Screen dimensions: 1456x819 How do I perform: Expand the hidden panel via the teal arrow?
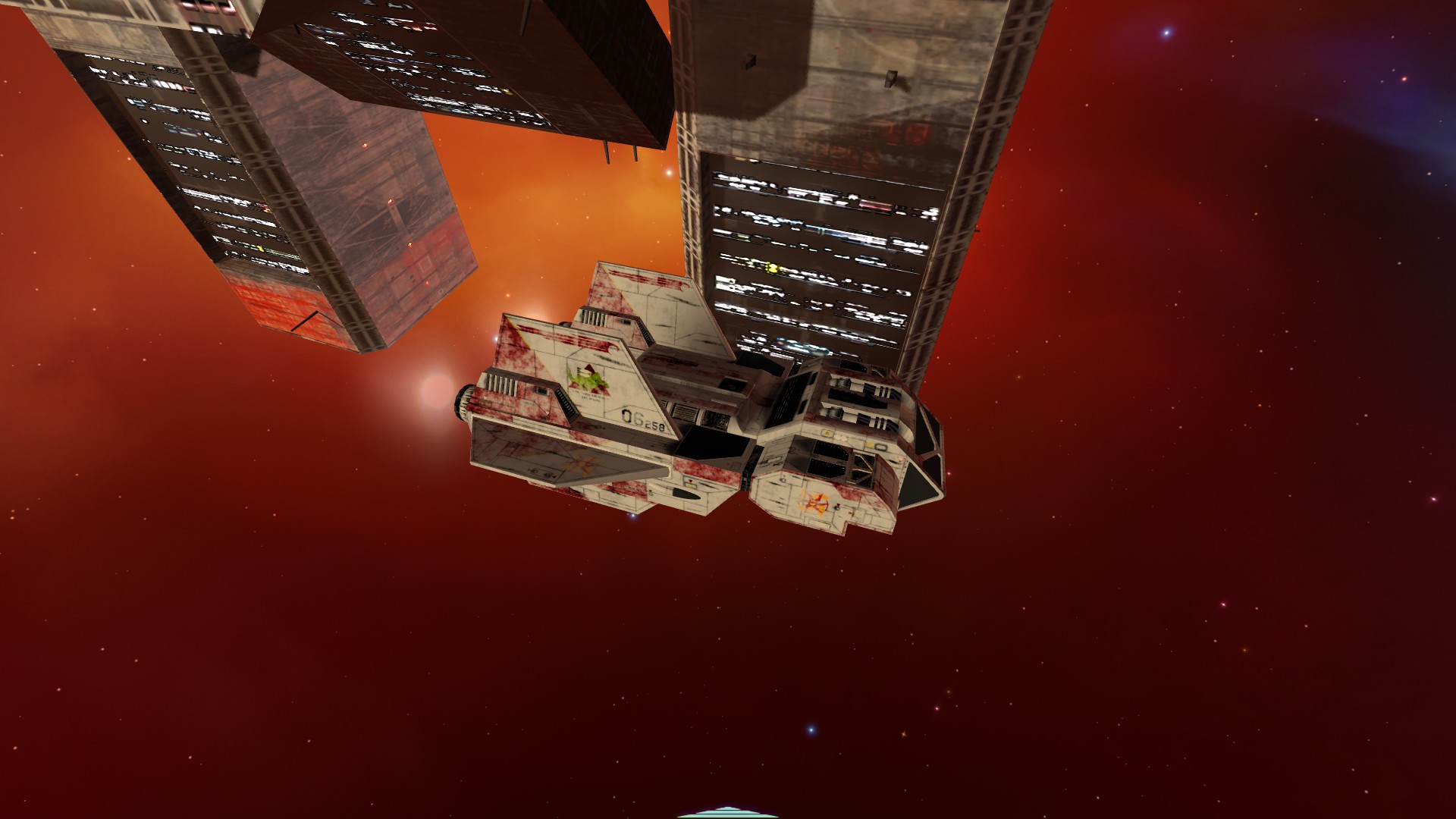pos(728,814)
